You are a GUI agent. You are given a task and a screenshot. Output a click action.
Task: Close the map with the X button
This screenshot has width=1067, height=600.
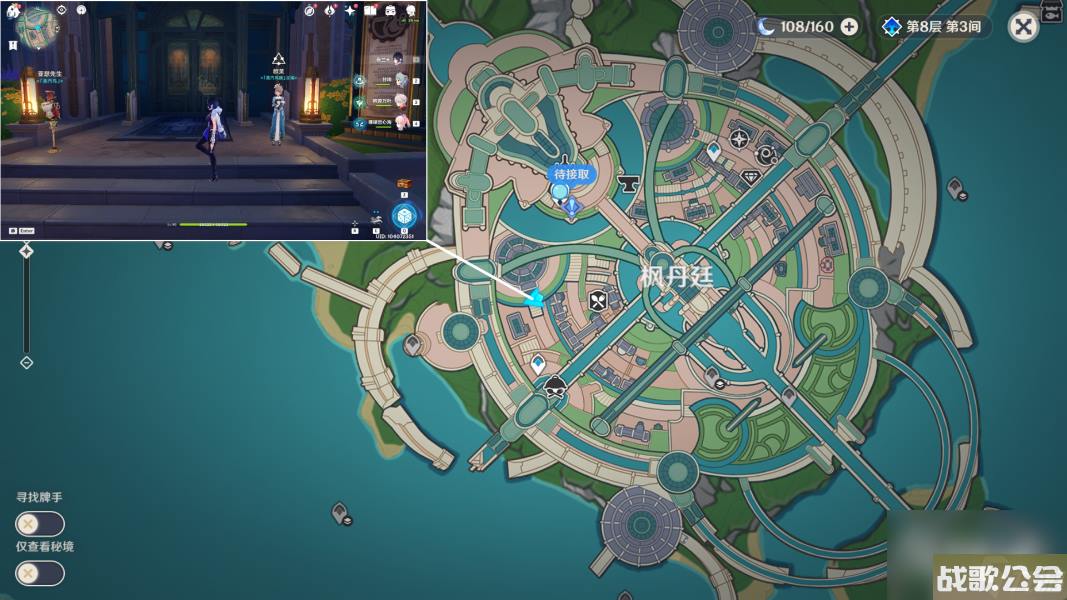tap(1023, 26)
